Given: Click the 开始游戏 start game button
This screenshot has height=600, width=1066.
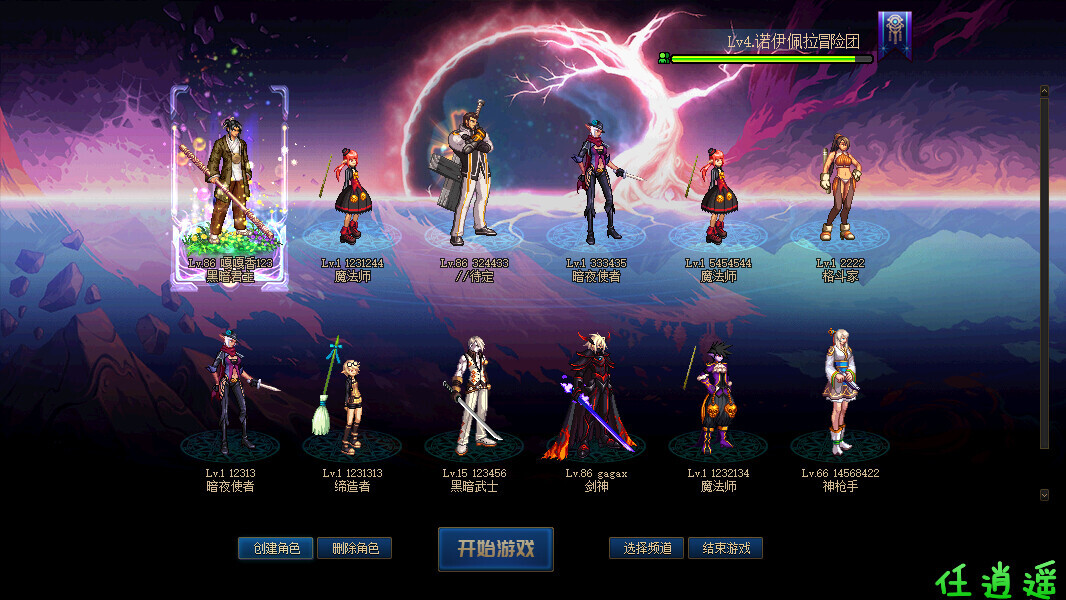Looking at the screenshot, I should coord(496,549).
